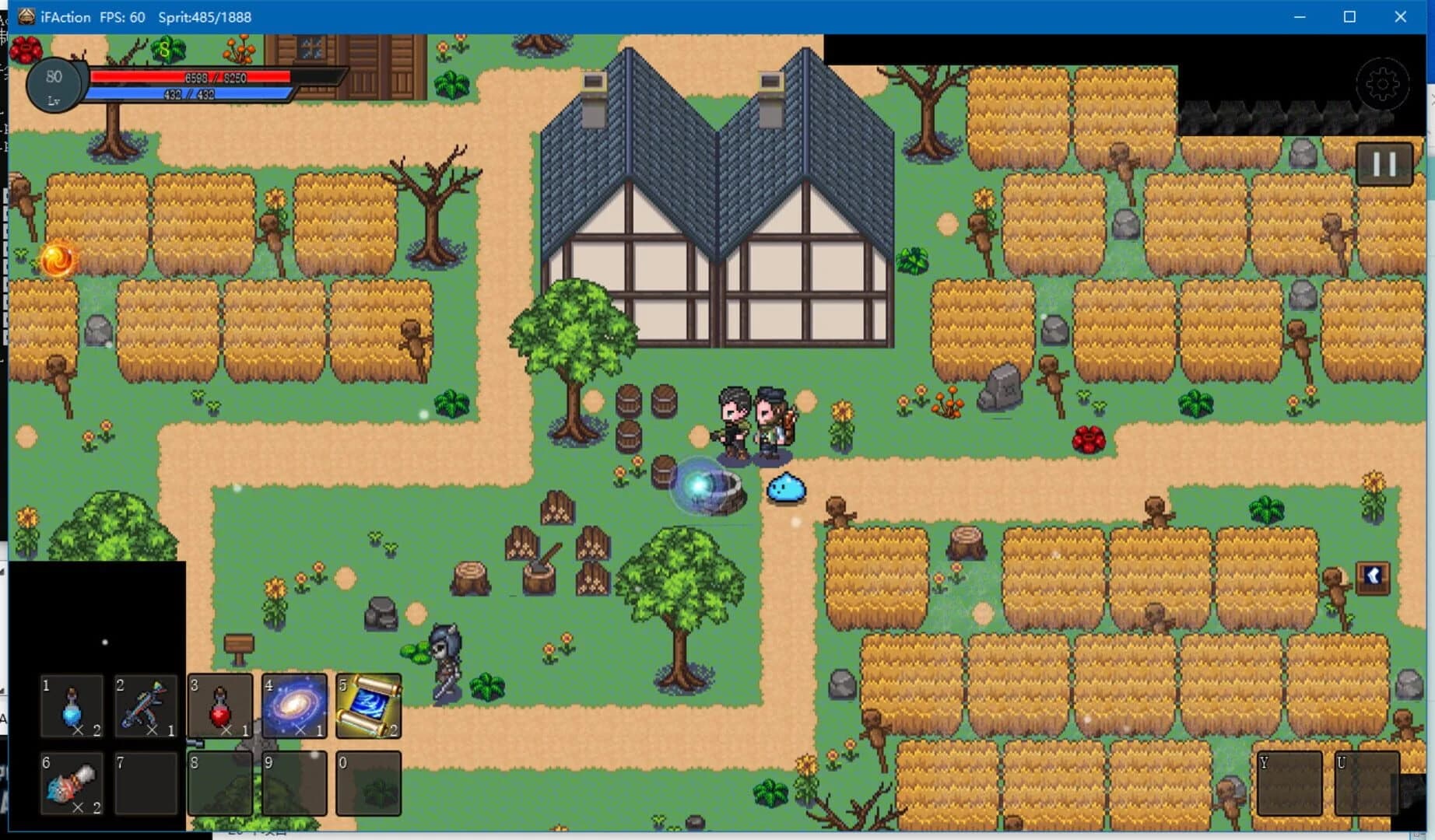This screenshot has width=1435, height=840.
Task: Select the crossbow weapon in hotbar slot 2
Action: 146,706
